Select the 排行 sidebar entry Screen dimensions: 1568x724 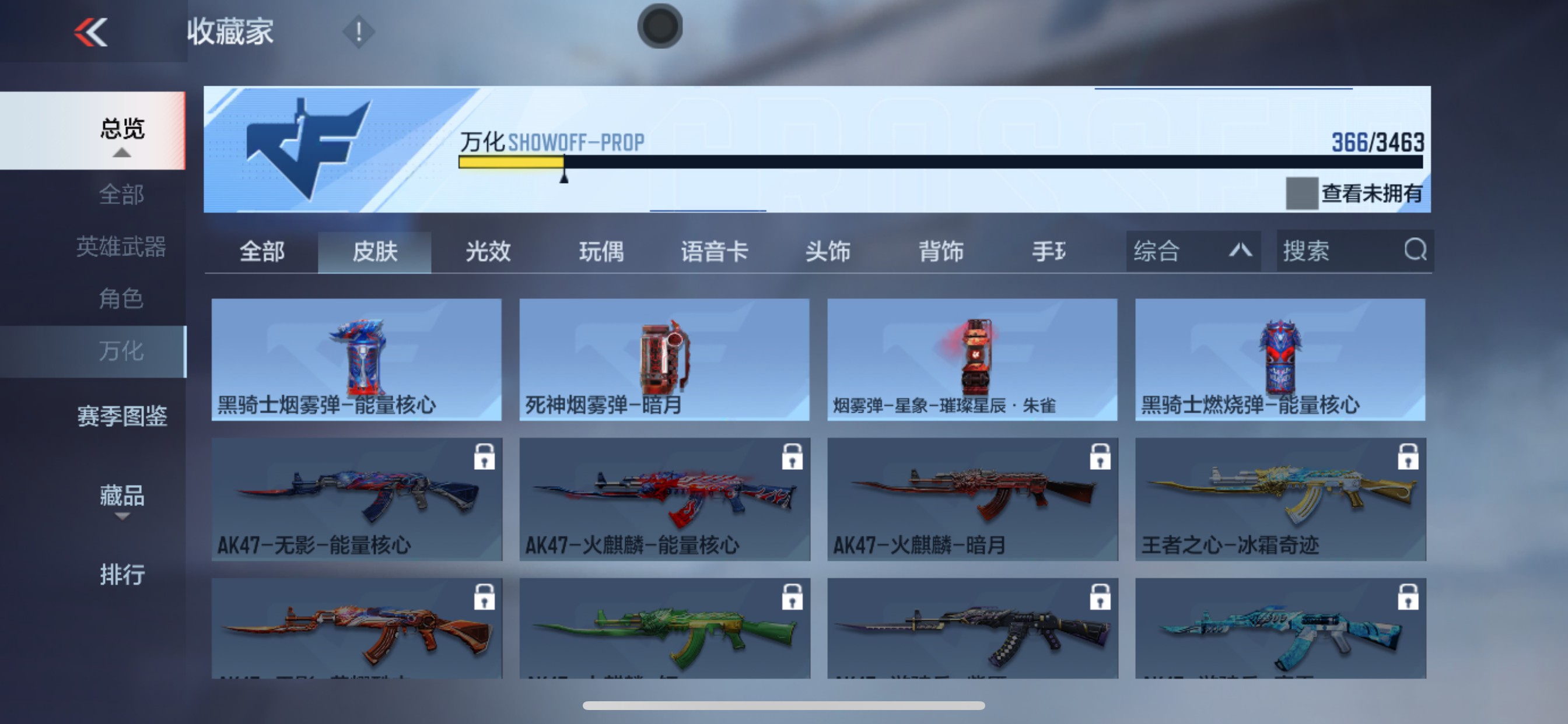(122, 574)
